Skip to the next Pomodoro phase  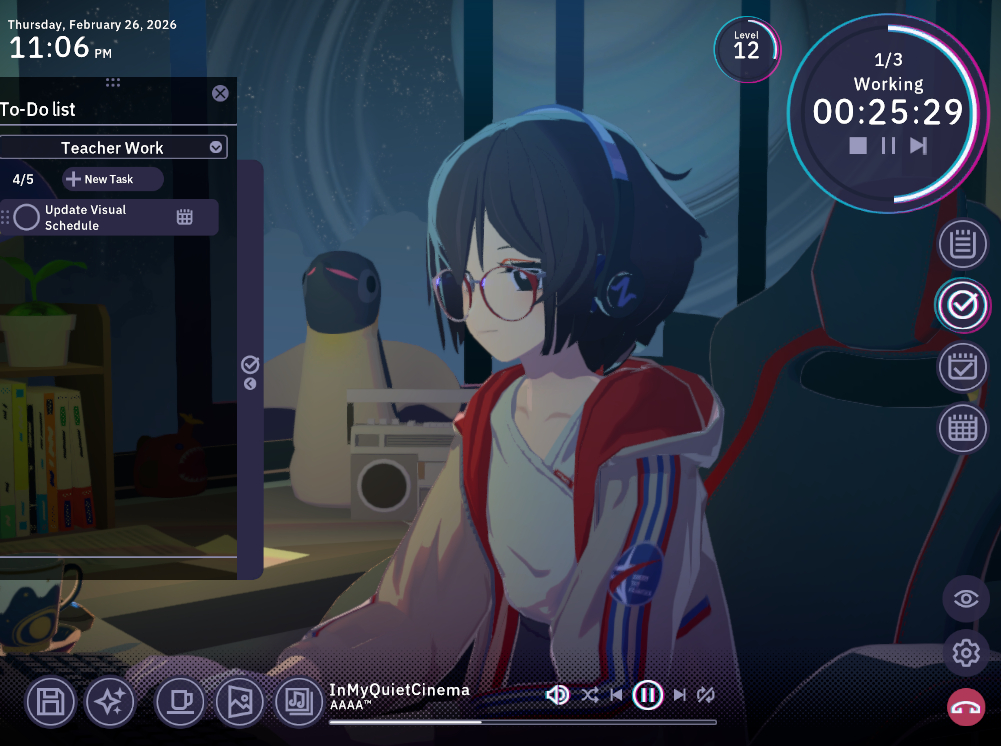(x=918, y=146)
